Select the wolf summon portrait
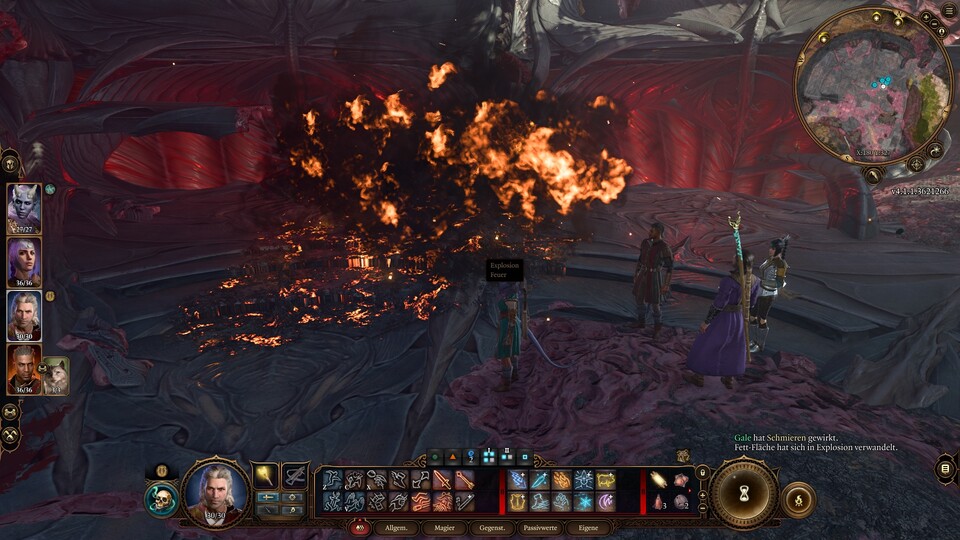The width and height of the screenshot is (960, 540). click(x=55, y=375)
